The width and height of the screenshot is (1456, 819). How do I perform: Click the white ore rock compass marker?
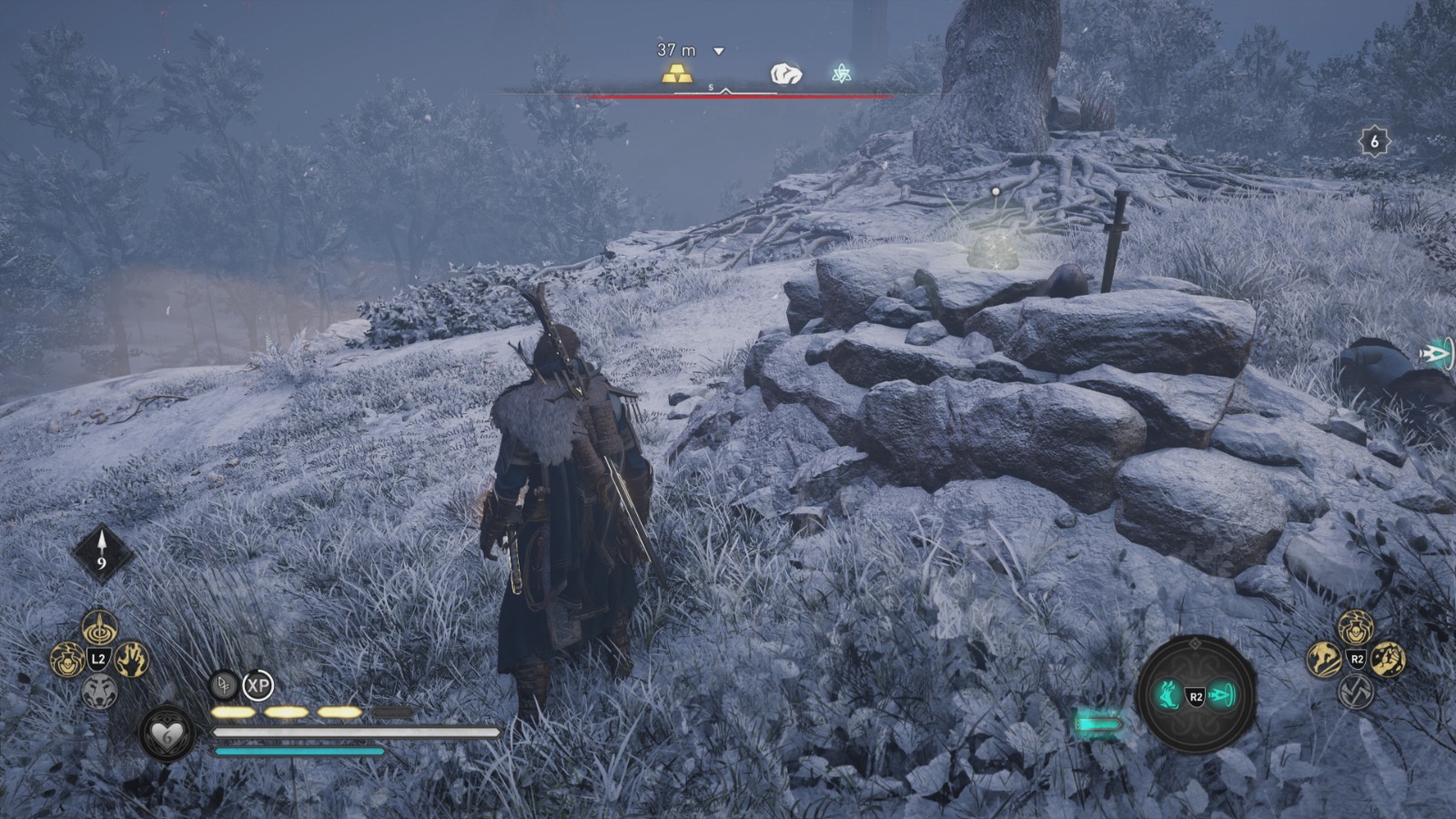tap(786, 74)
